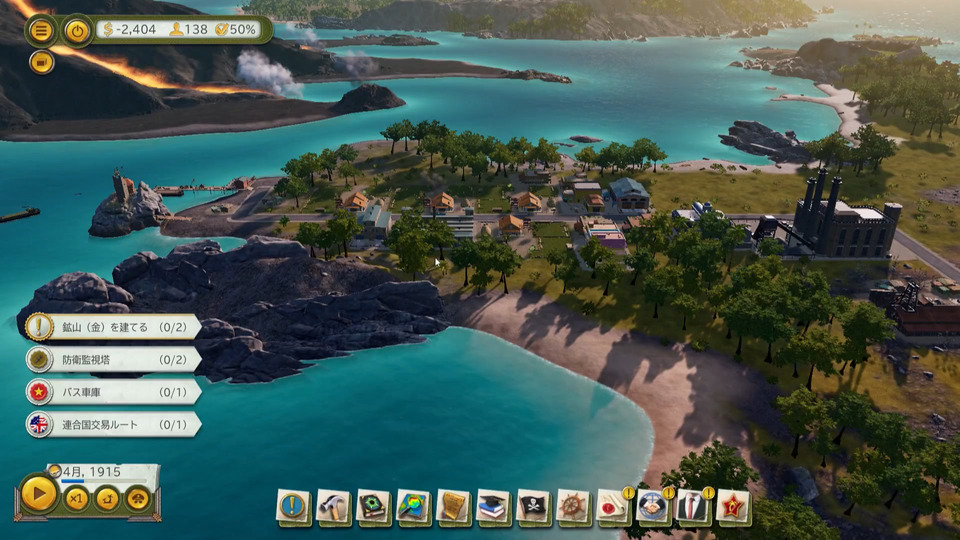Click the rightmost round button under the date
The width and height of the screenshot is (960, 540).
point(137,497)
